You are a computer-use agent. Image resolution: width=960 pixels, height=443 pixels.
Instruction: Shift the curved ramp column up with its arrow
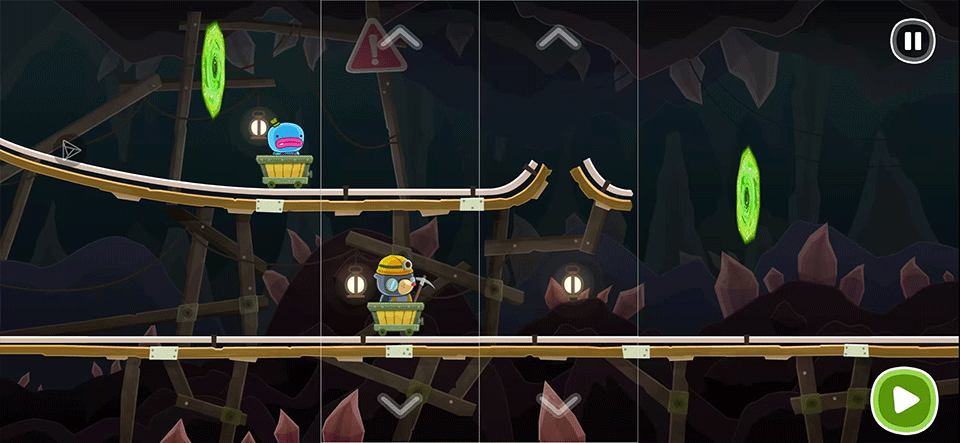click(x=558, y=38)
